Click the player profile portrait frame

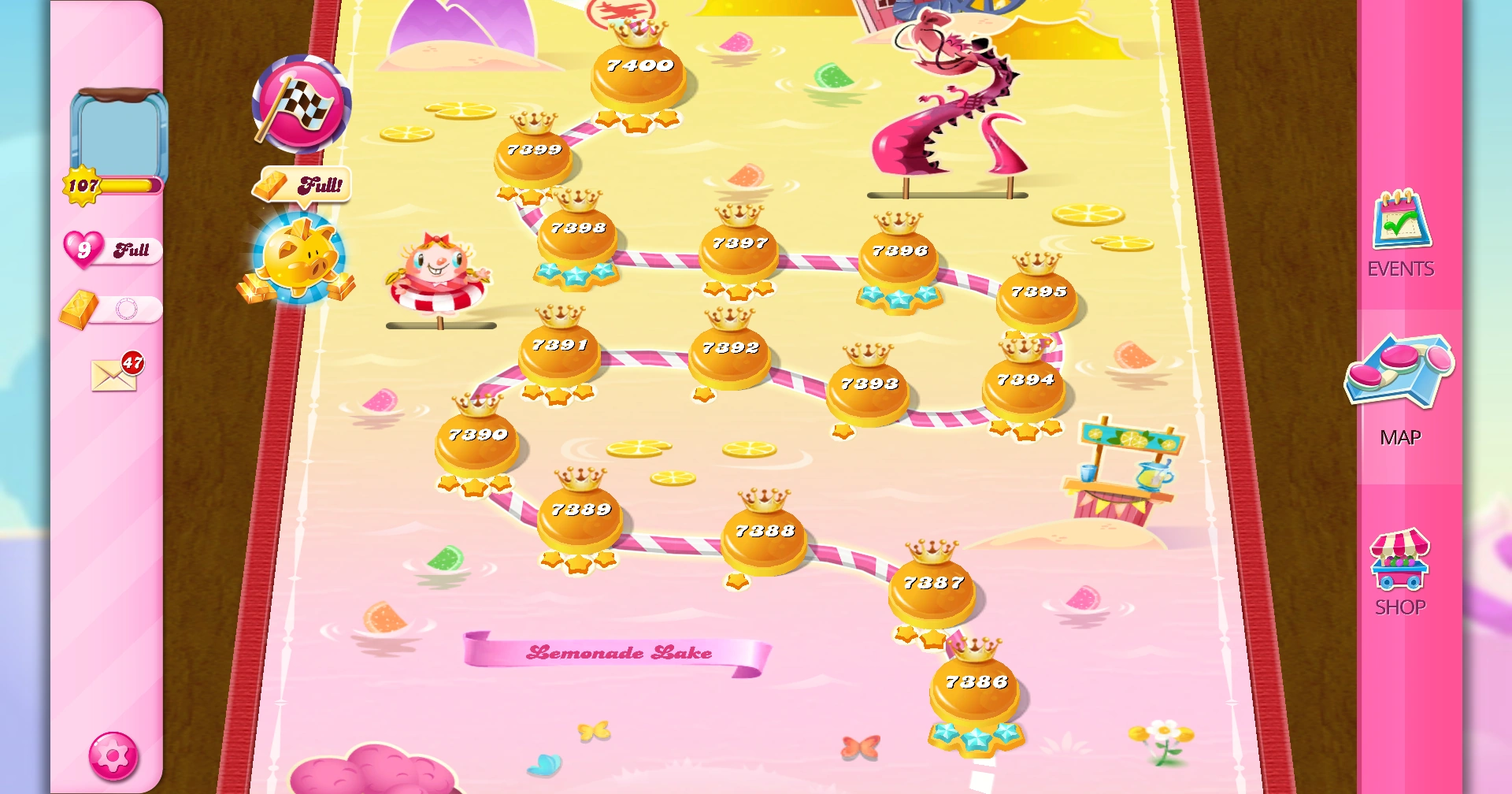(120, 134)
